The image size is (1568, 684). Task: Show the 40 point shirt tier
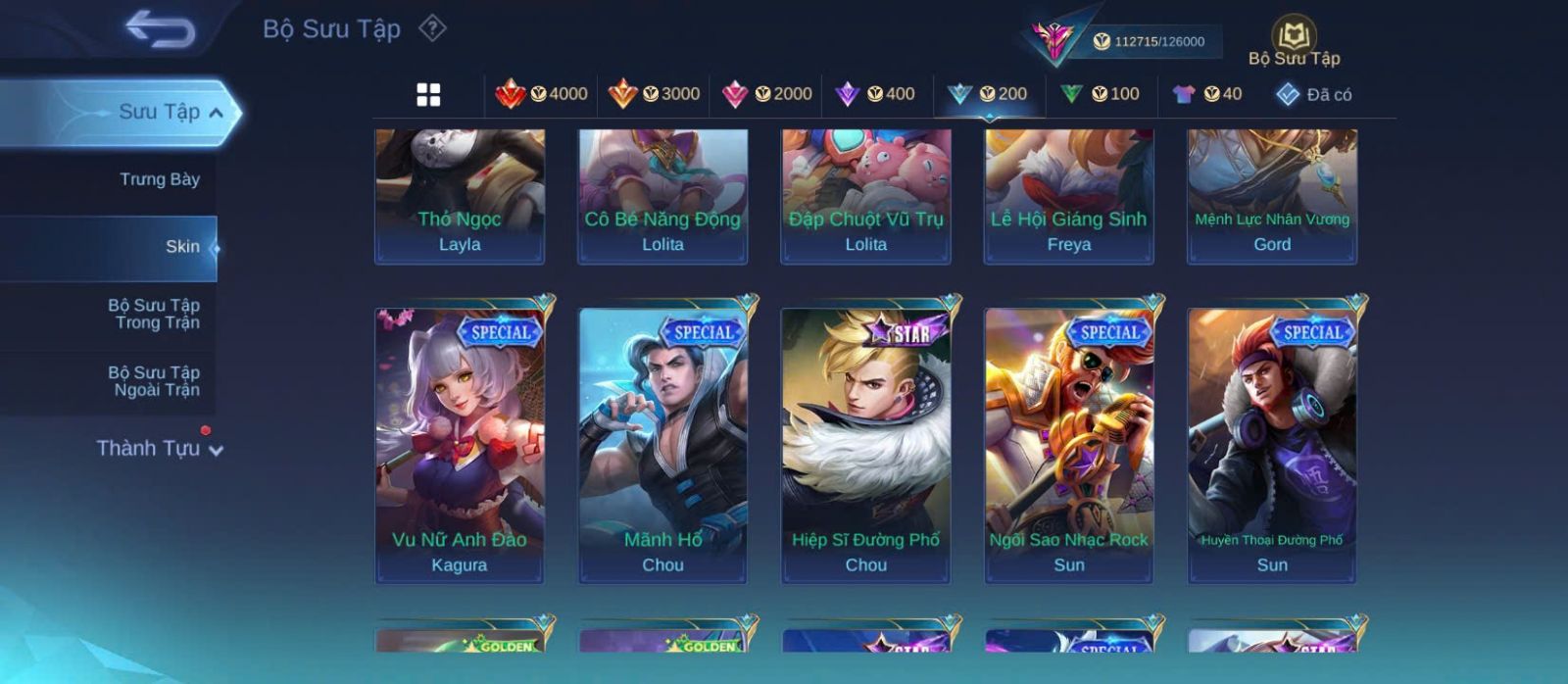point(1207,94)
